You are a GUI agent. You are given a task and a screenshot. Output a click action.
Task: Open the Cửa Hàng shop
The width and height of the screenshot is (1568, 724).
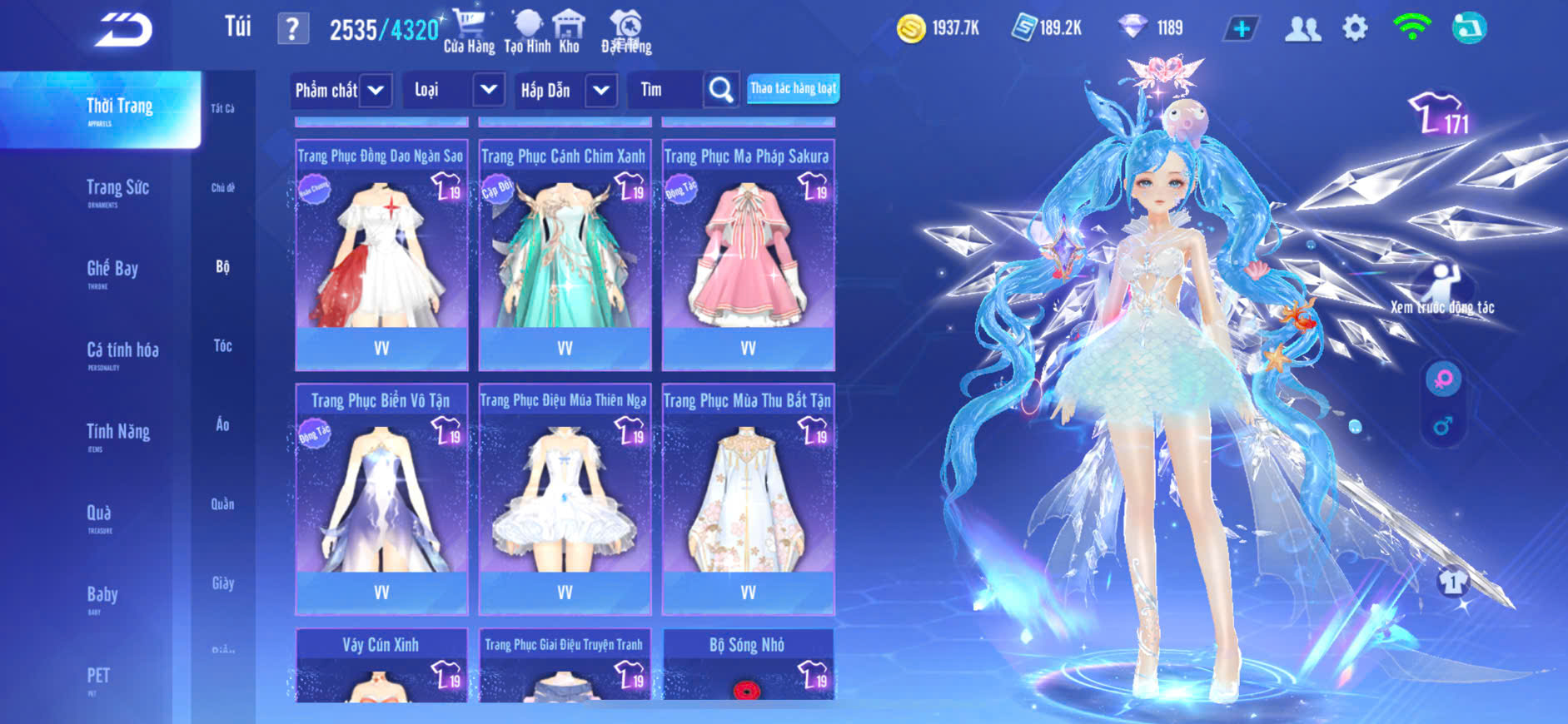[x=469, y=31]
